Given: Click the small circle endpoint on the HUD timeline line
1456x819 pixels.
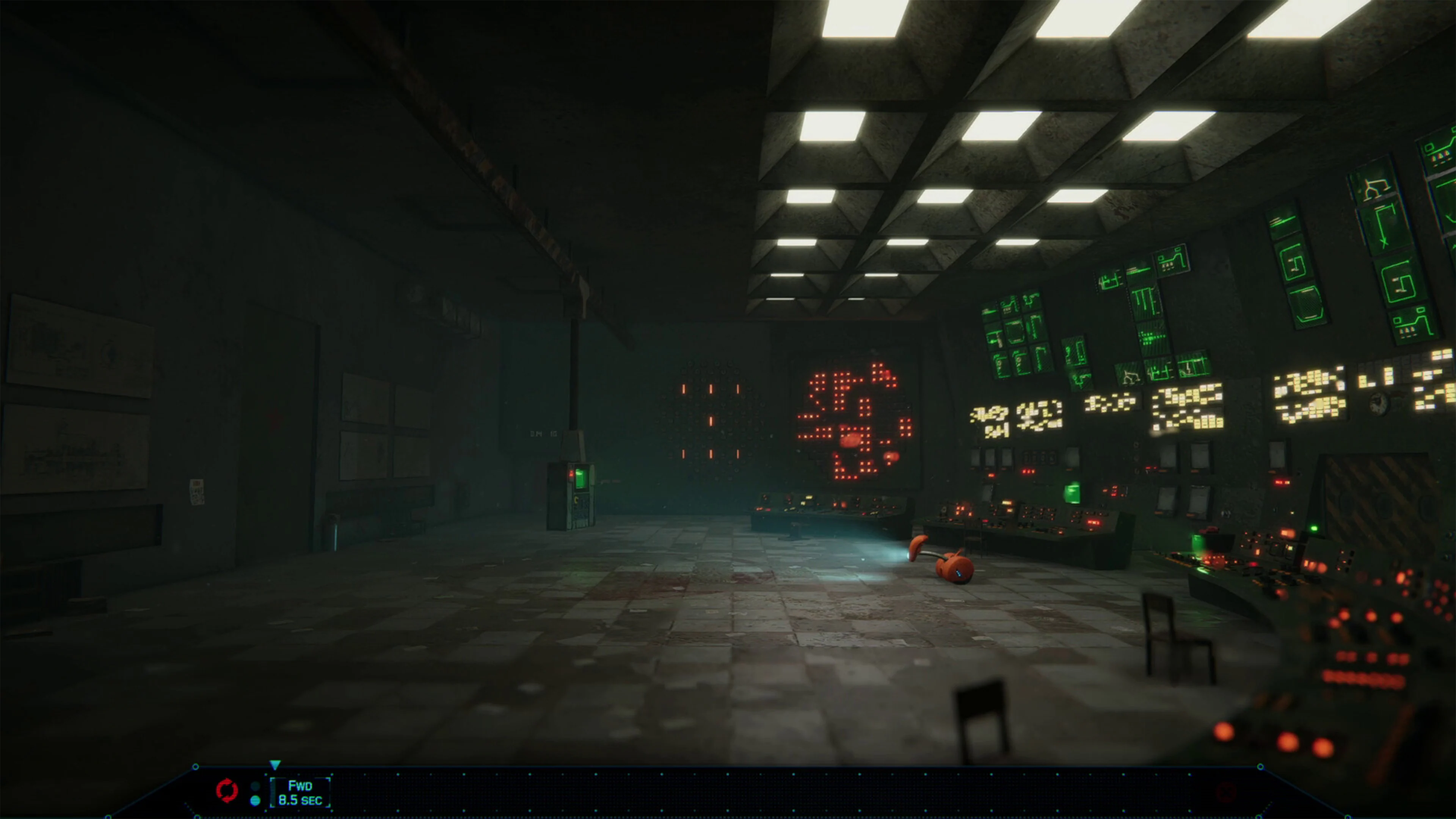Looking at the screenshot, I should 196,767.
